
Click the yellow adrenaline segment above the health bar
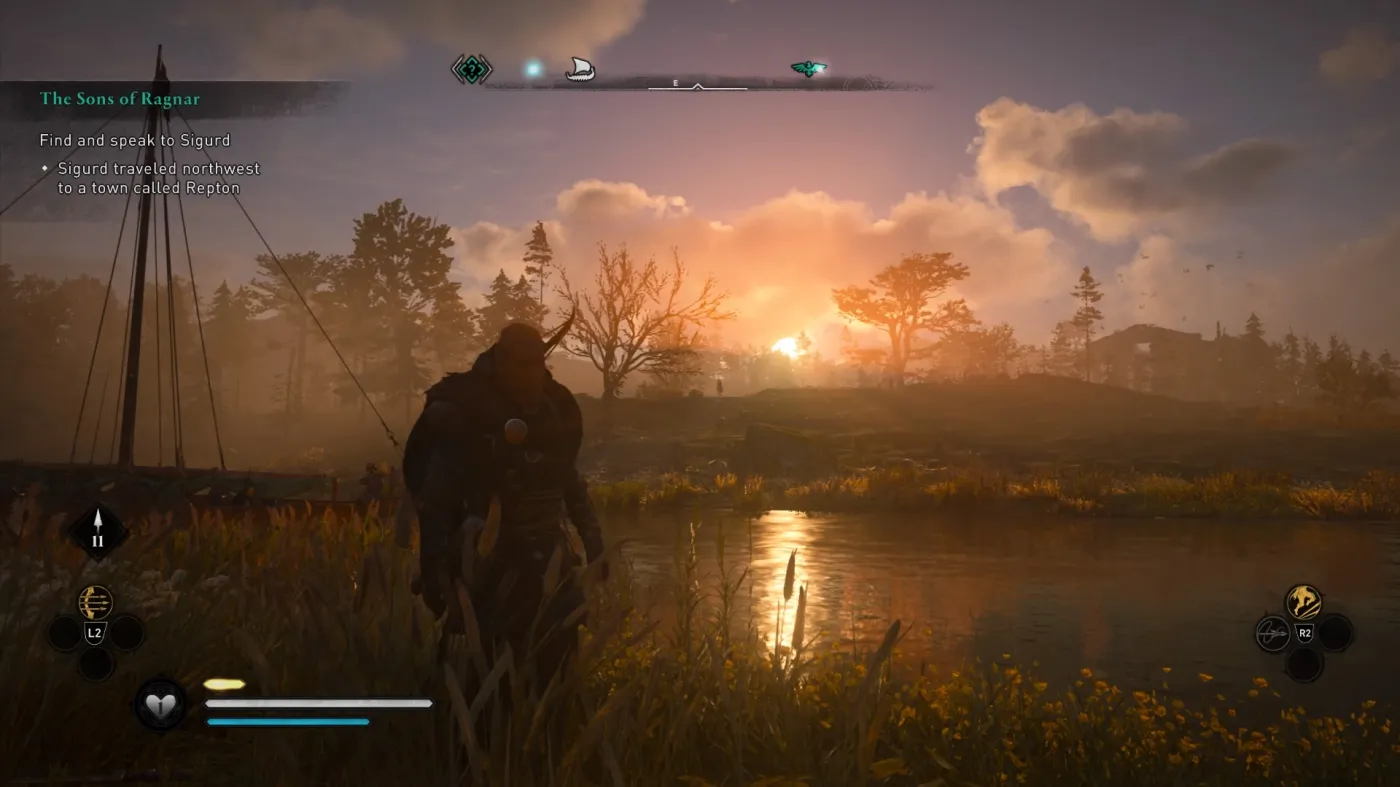coord(222,683)
